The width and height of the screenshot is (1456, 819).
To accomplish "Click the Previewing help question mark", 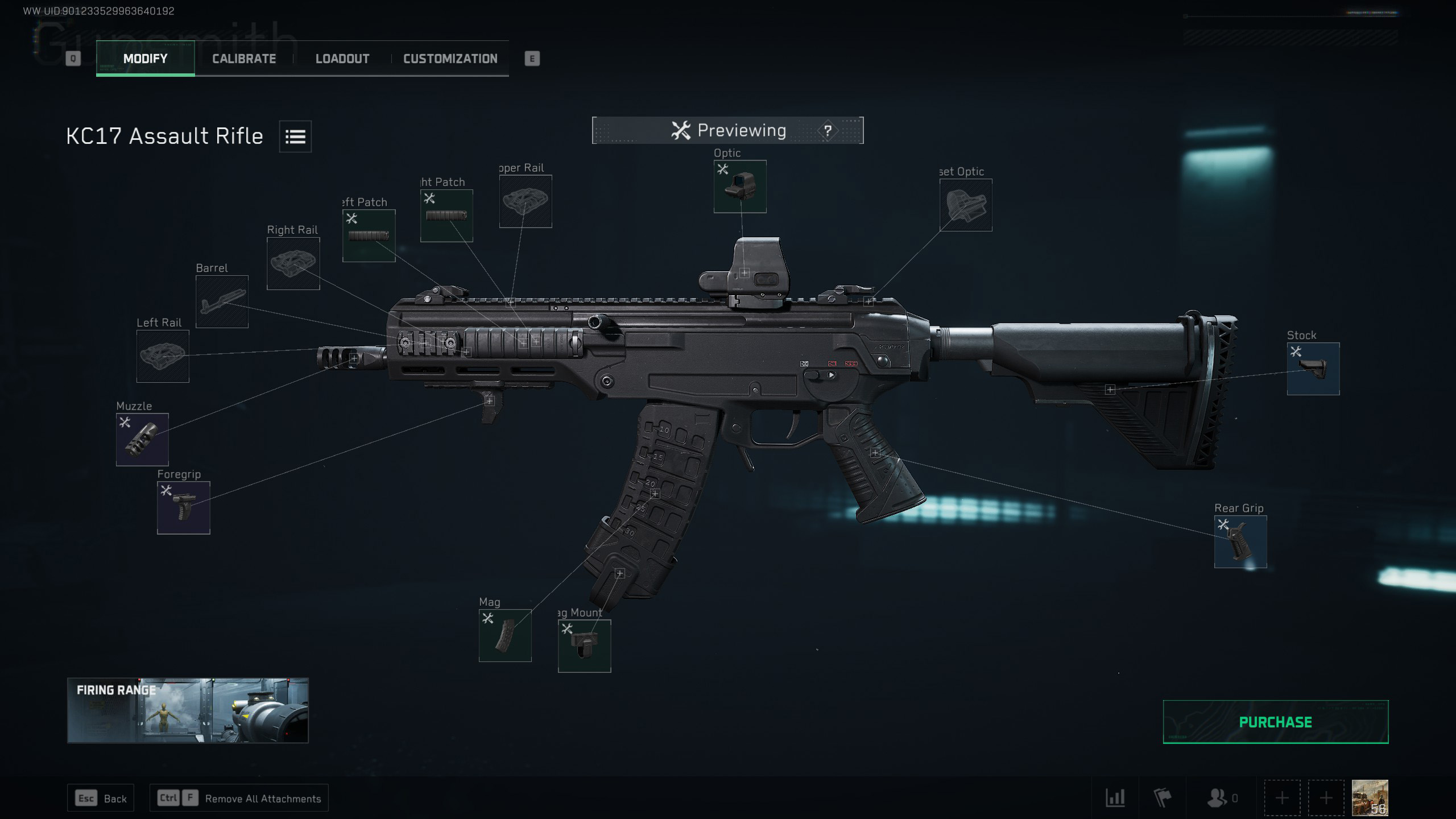I will click(828, 131).
